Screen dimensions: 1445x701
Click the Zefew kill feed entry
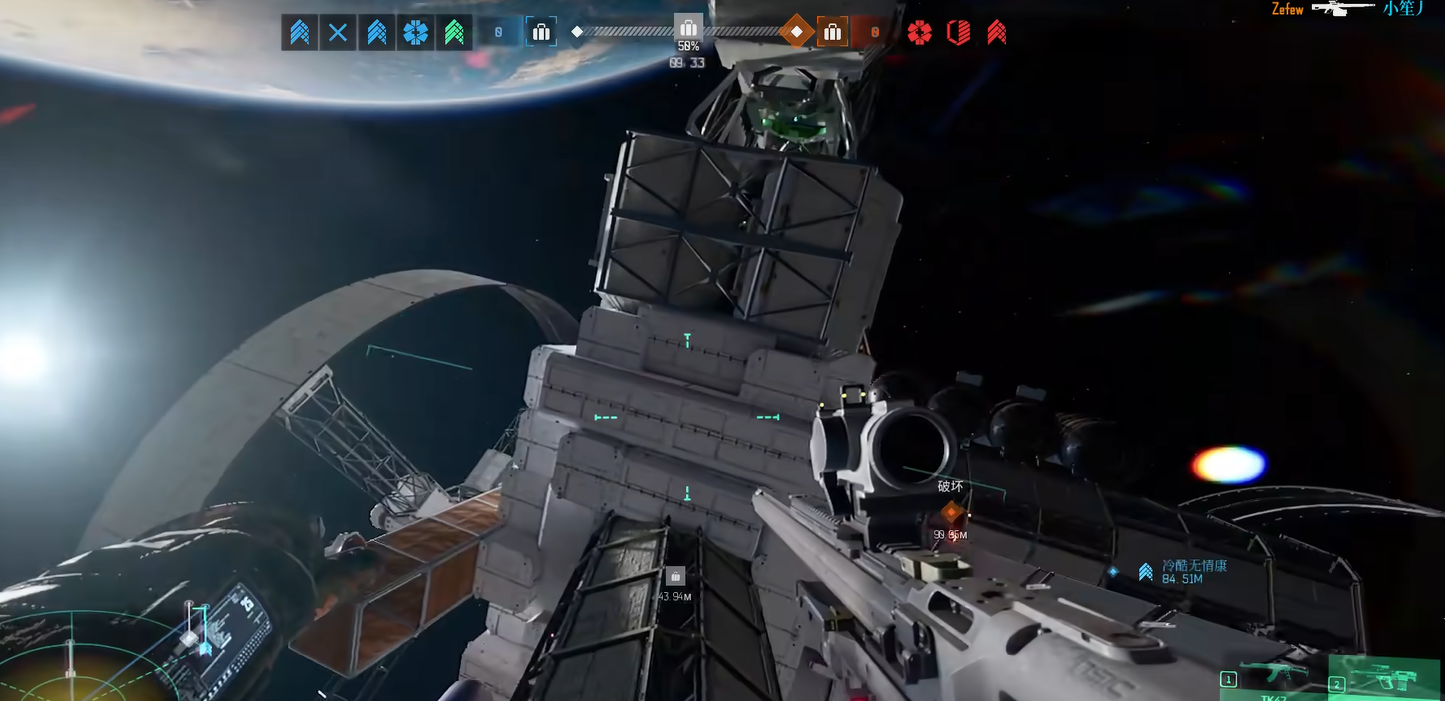1286,9
